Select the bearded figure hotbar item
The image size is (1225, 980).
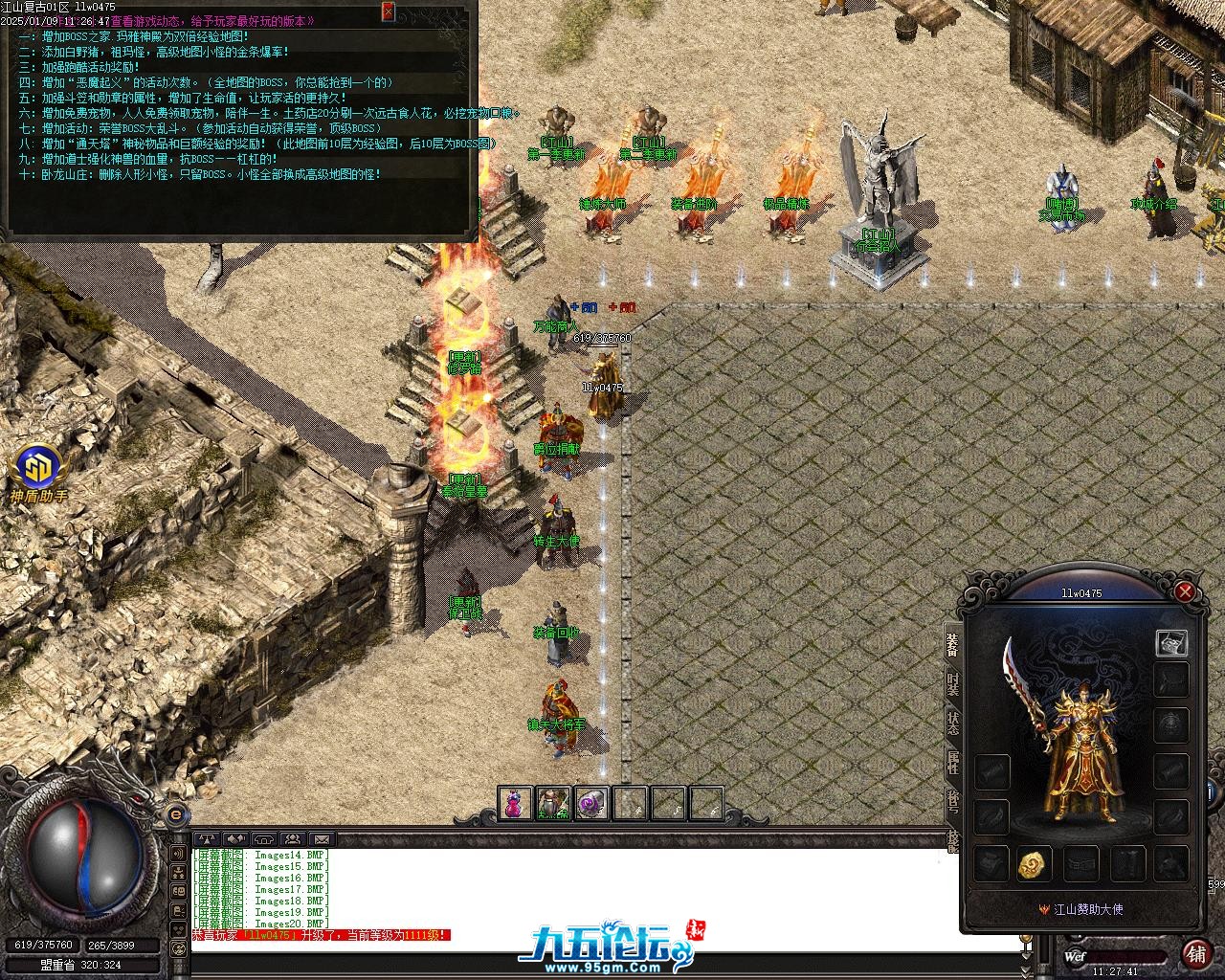coord(552,803)
